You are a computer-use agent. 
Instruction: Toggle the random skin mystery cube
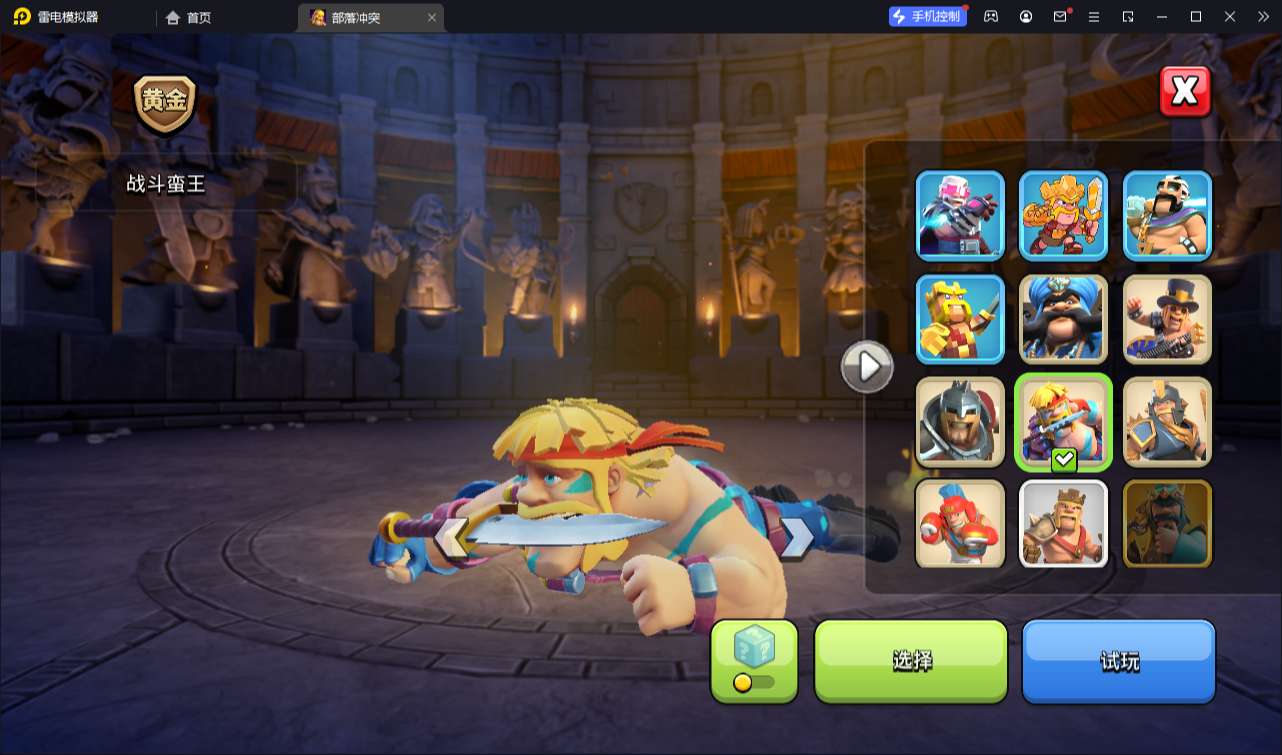(754, 660)
